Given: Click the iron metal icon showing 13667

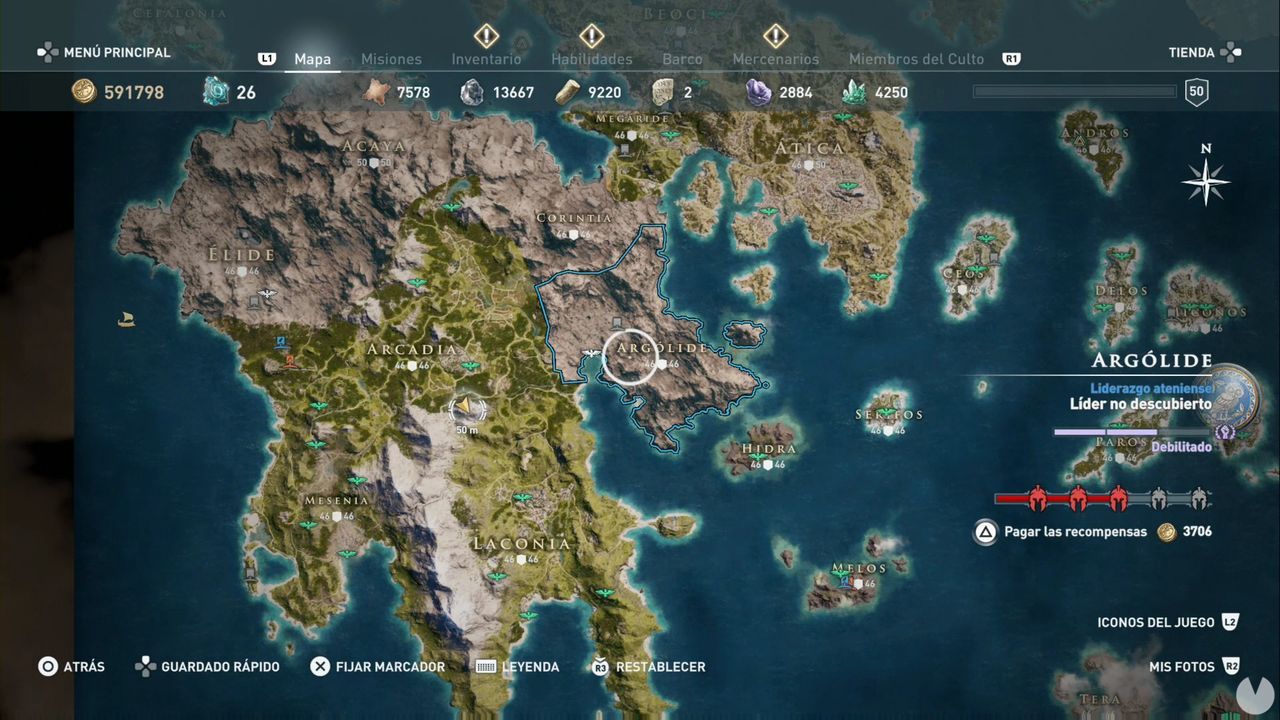Looking at the screenshot, I should [x=469, y=90].
